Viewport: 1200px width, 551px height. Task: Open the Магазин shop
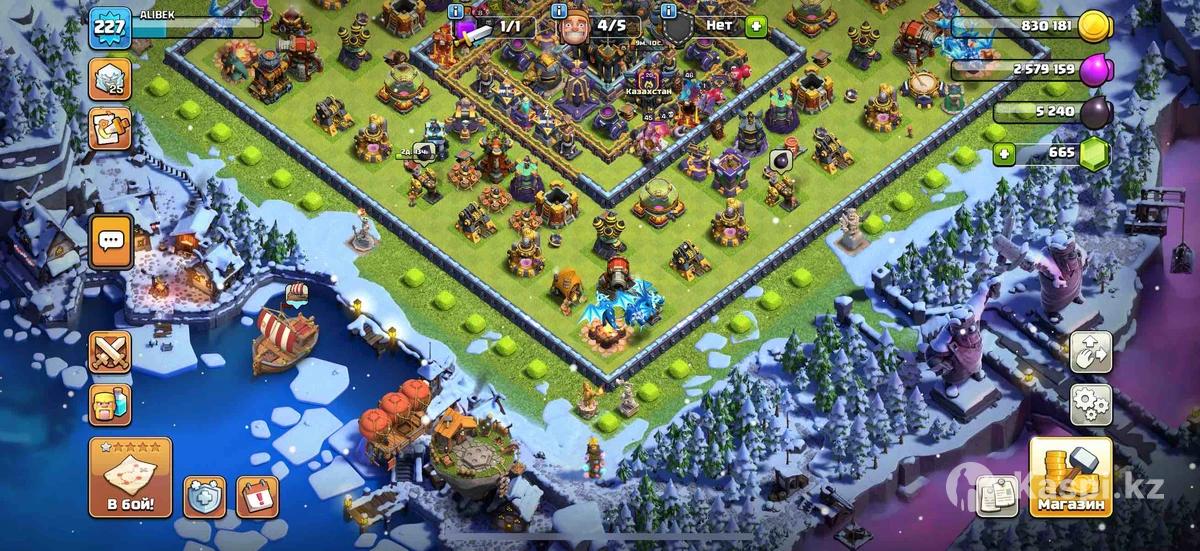1071,477
